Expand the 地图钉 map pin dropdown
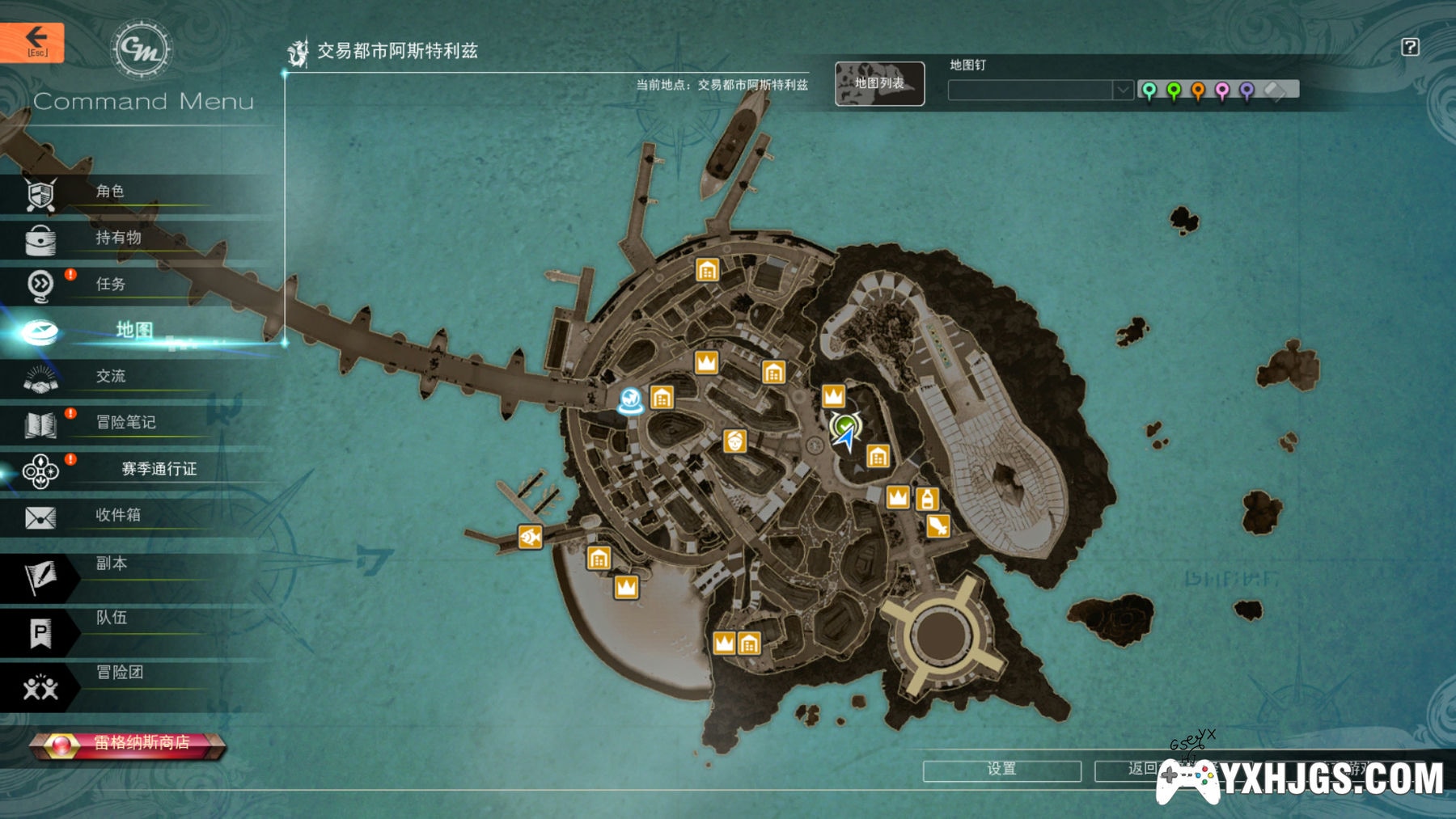Screen dimensions: 1456x819 pos(1122,91)
